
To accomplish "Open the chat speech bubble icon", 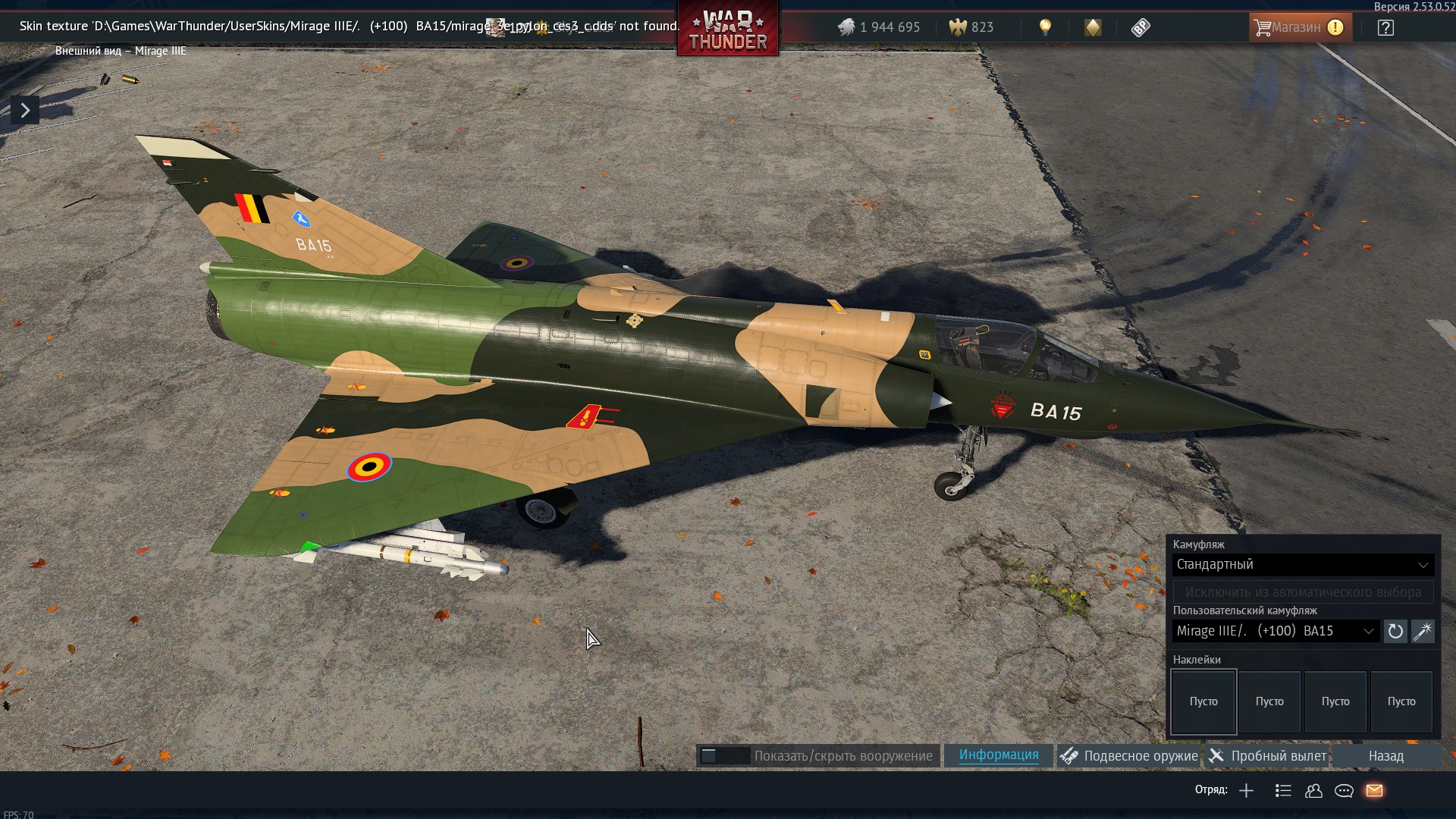I will point(1344,791).
